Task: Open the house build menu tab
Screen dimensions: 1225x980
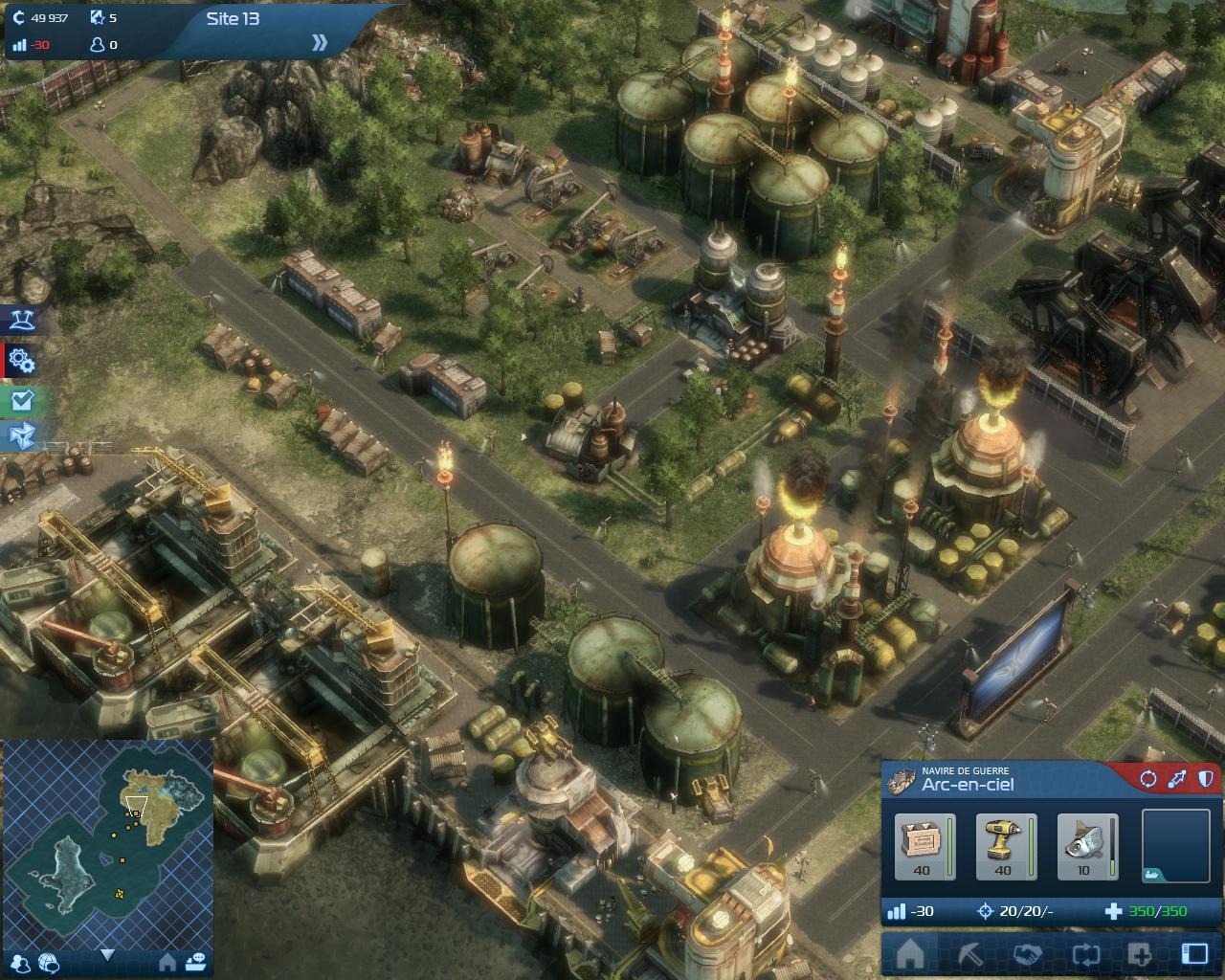Action: point(910,954)
